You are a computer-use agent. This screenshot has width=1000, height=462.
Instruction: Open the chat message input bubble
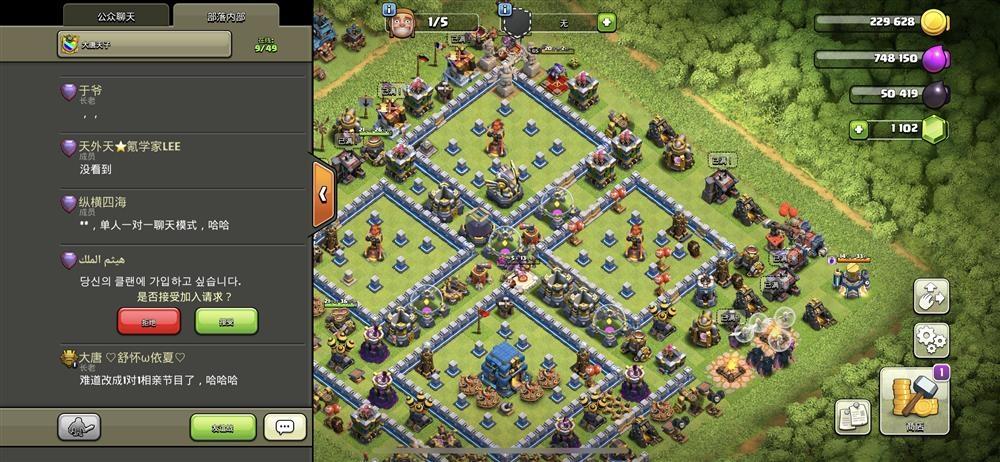point(285,427)
